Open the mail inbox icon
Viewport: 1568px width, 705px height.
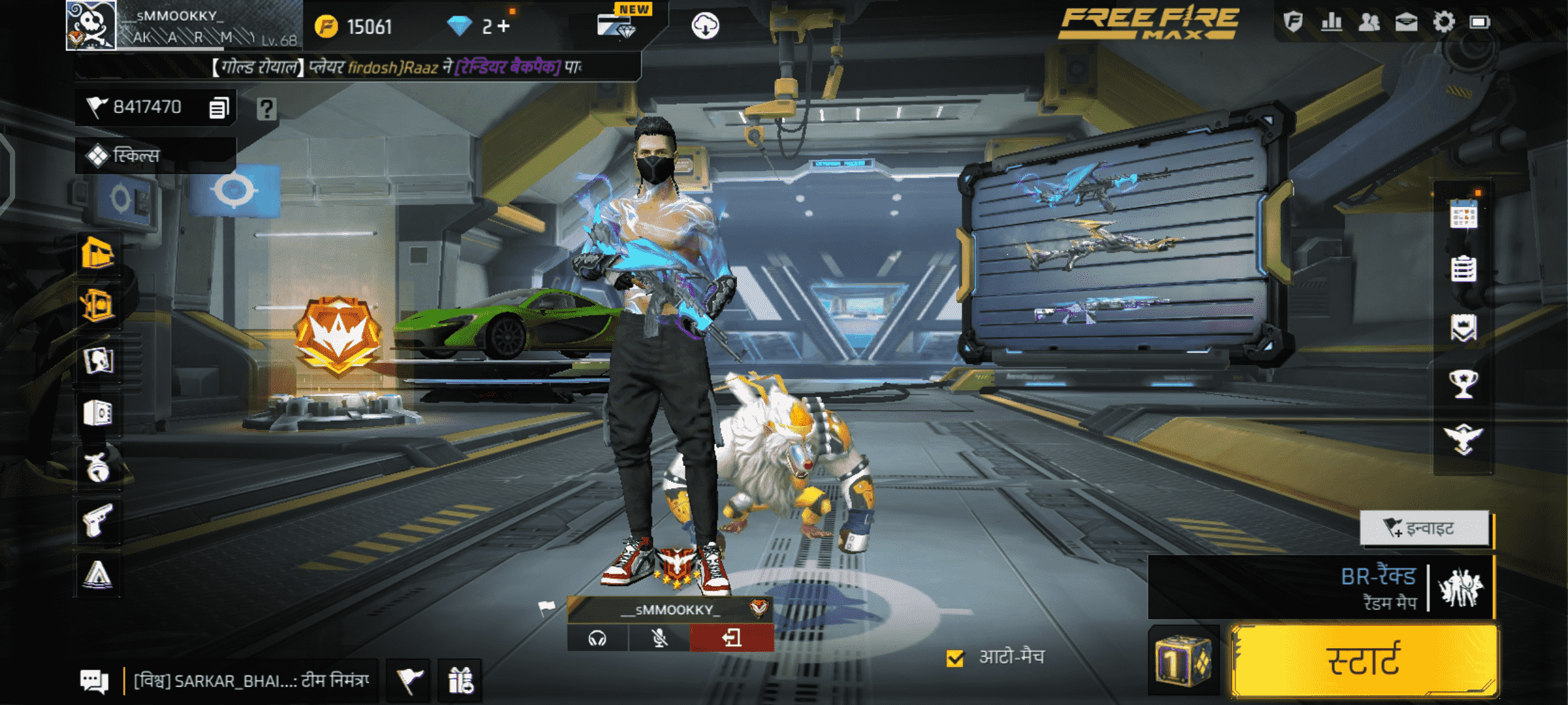click(1406, 22)
